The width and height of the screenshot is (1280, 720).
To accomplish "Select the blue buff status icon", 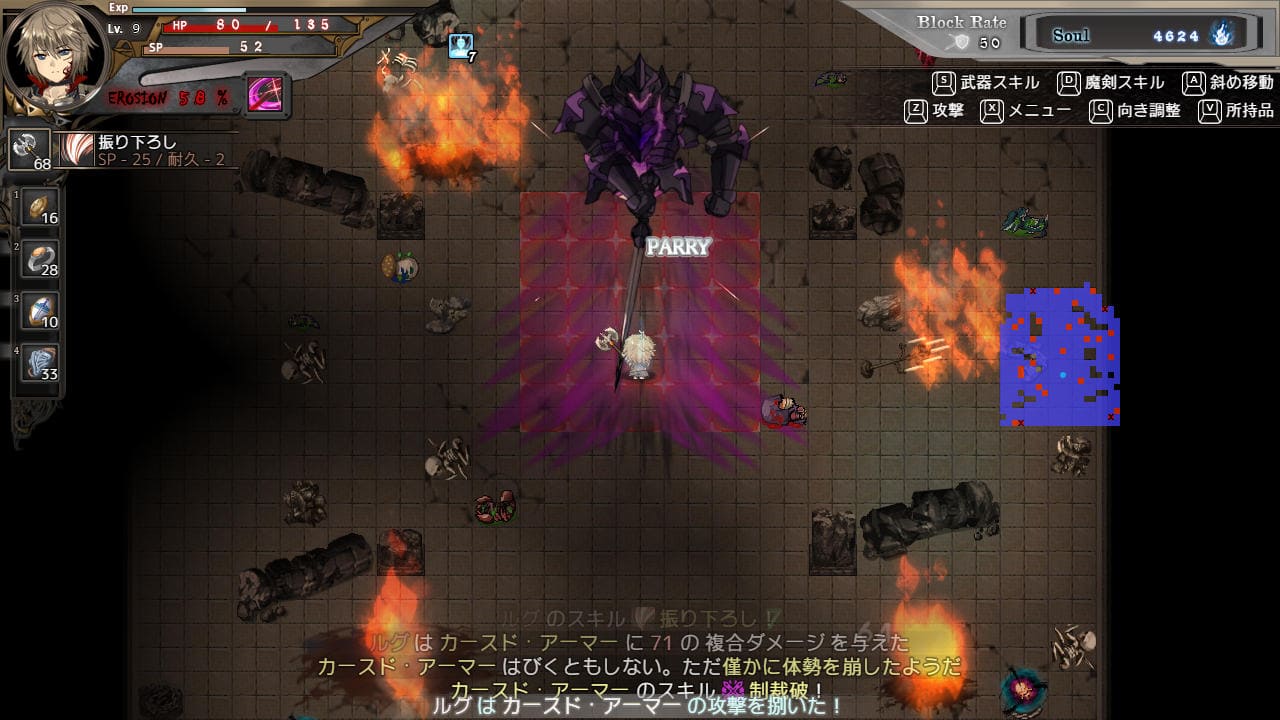I will click(460, 45).
